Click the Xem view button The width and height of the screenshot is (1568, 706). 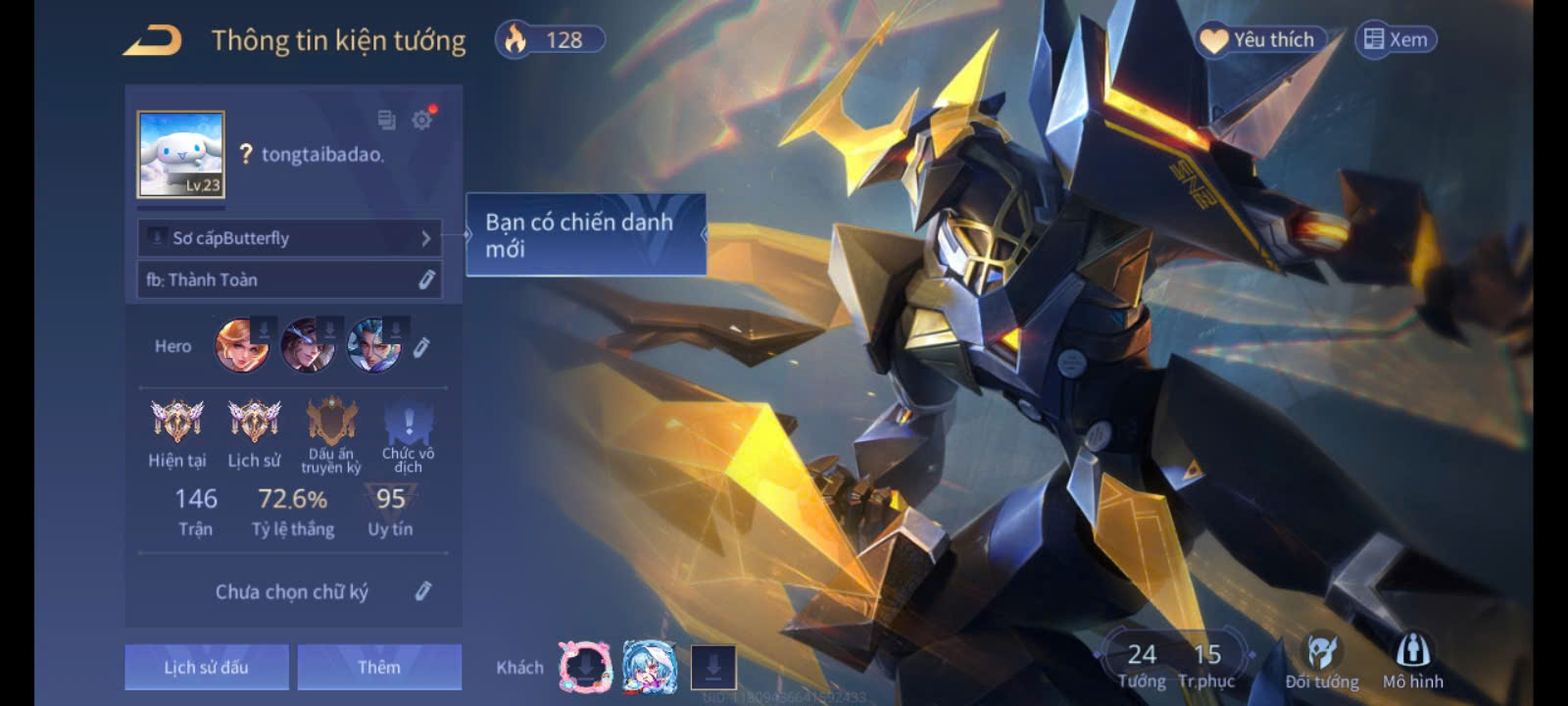coord(1396,40)
